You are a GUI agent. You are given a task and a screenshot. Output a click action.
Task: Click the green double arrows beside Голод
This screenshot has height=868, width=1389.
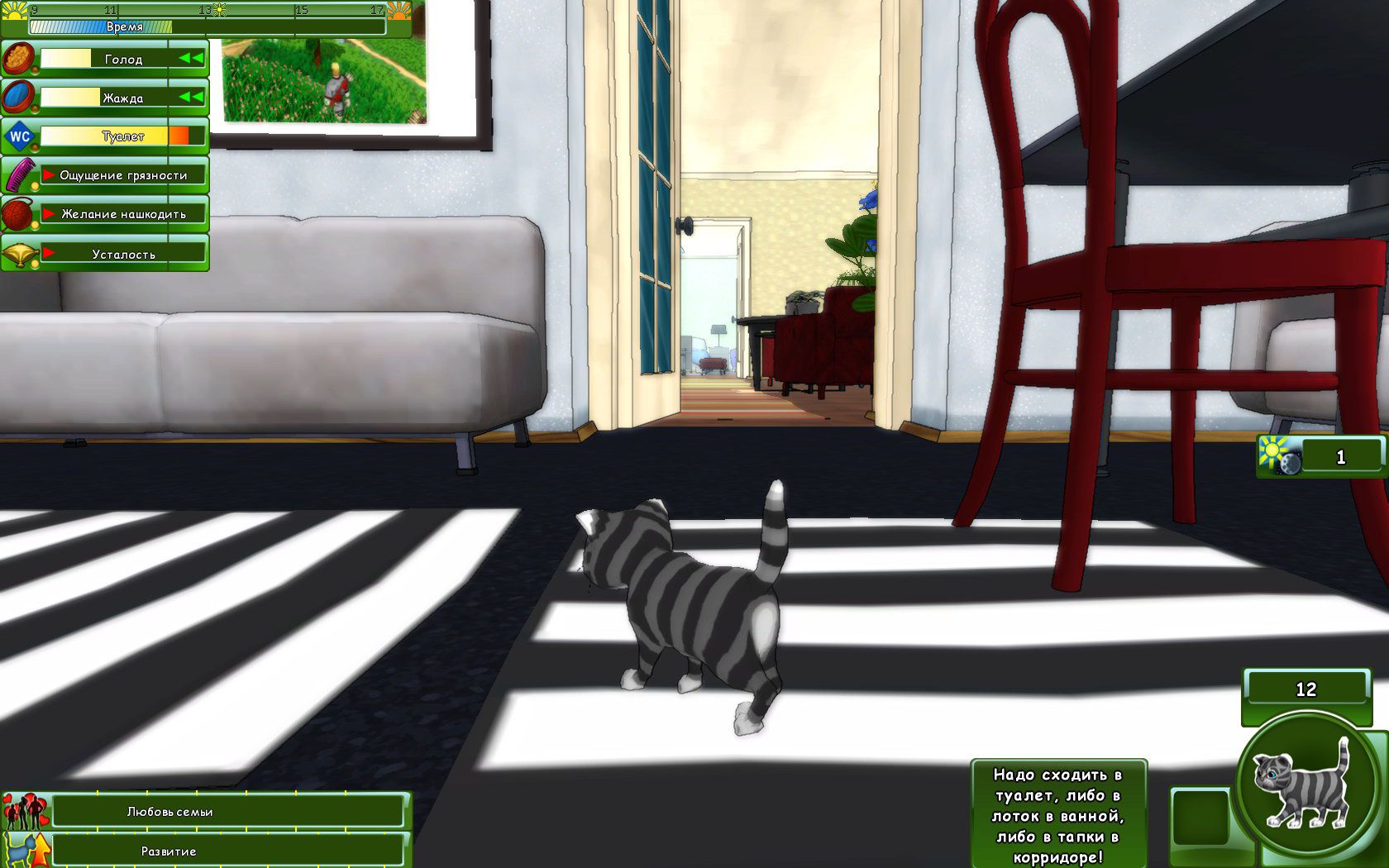(x=191, y=59)
